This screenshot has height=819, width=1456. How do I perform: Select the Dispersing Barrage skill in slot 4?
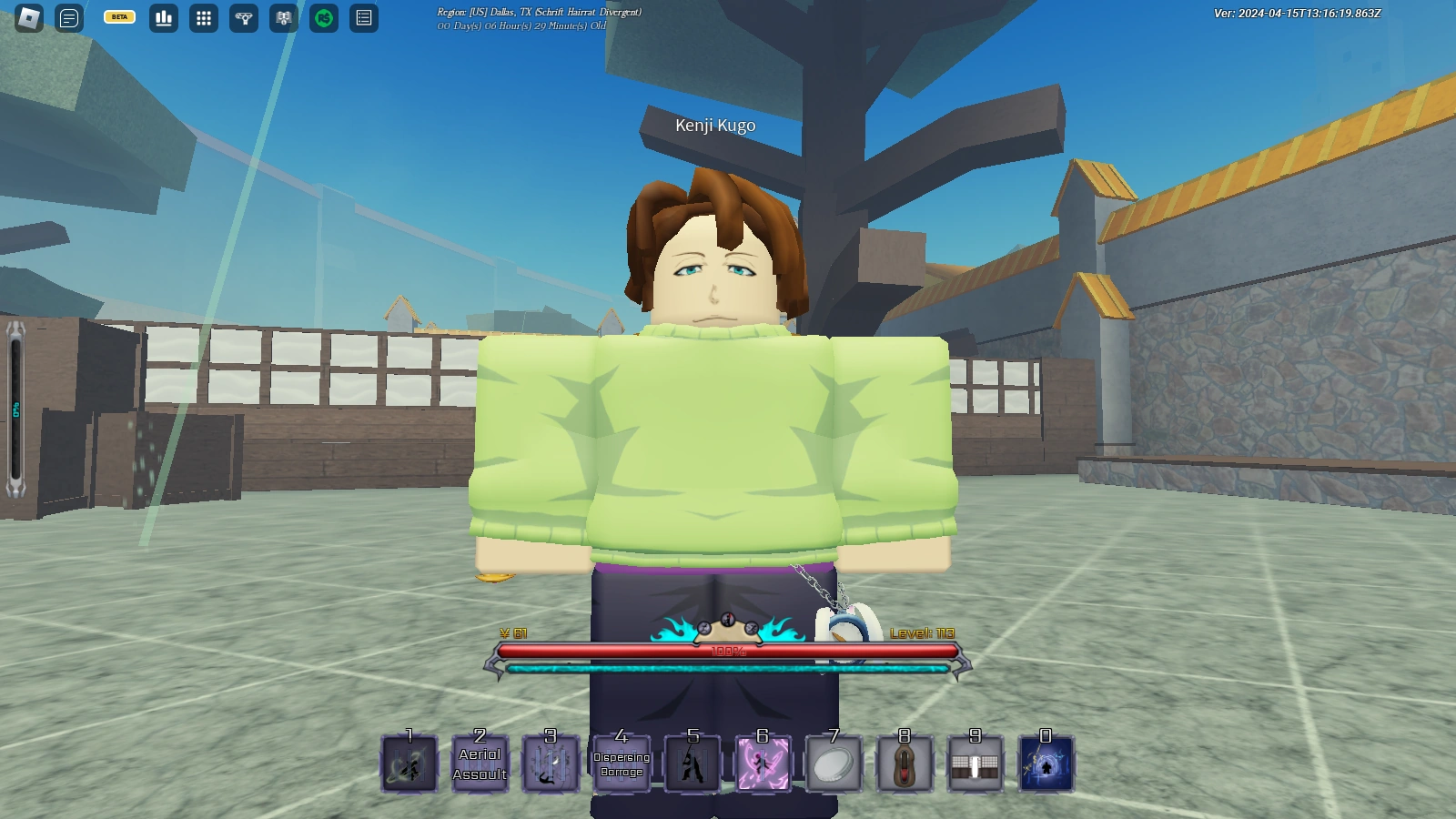622,763
